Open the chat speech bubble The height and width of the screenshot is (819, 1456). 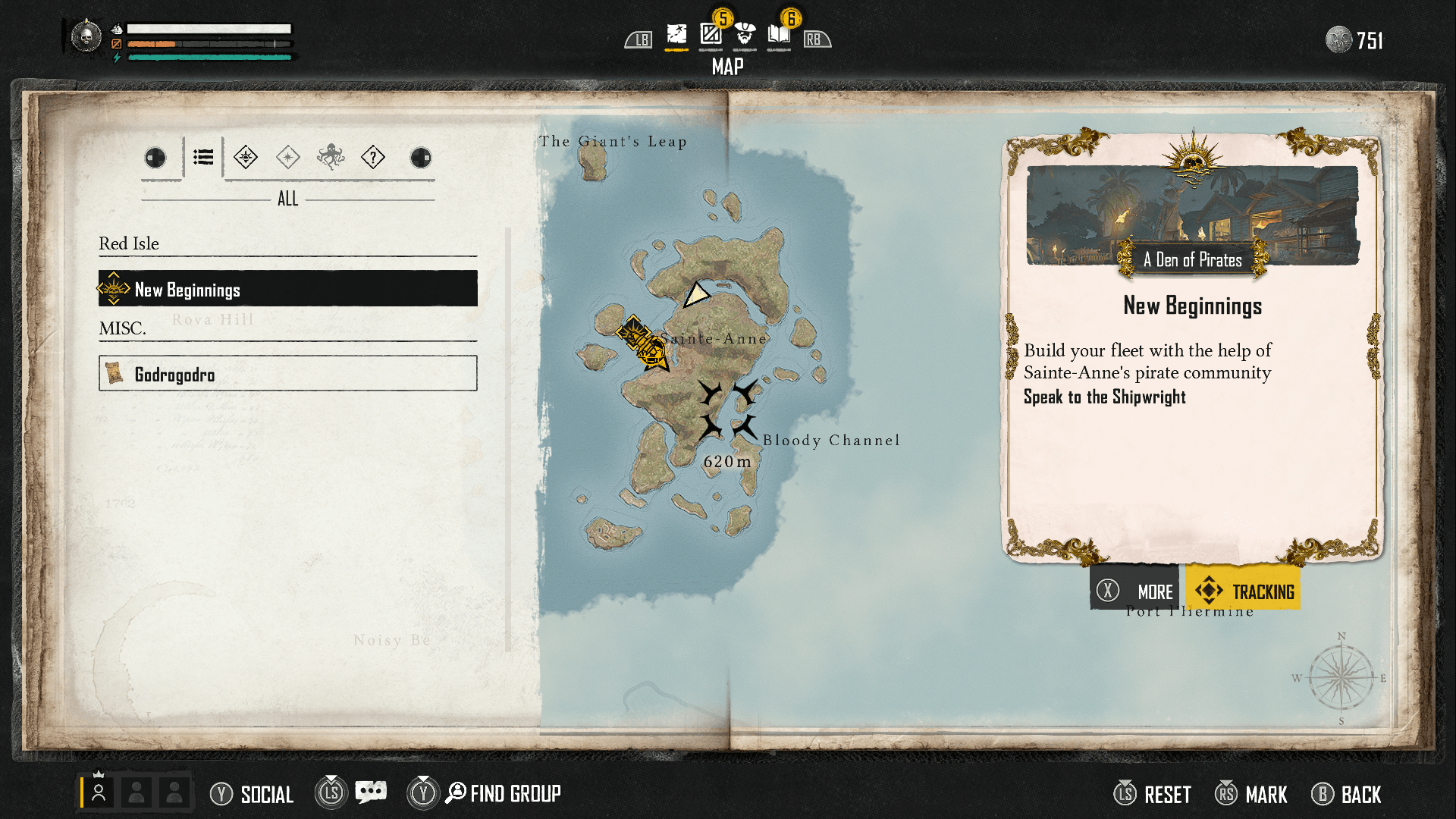(x=371, y=793)
